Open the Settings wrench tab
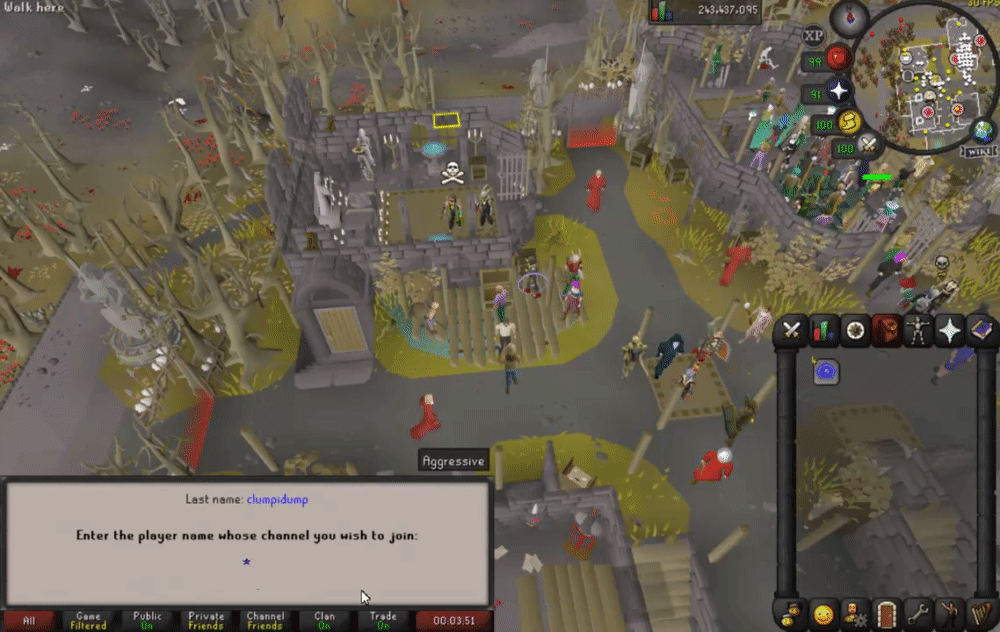 pos(917,612)
